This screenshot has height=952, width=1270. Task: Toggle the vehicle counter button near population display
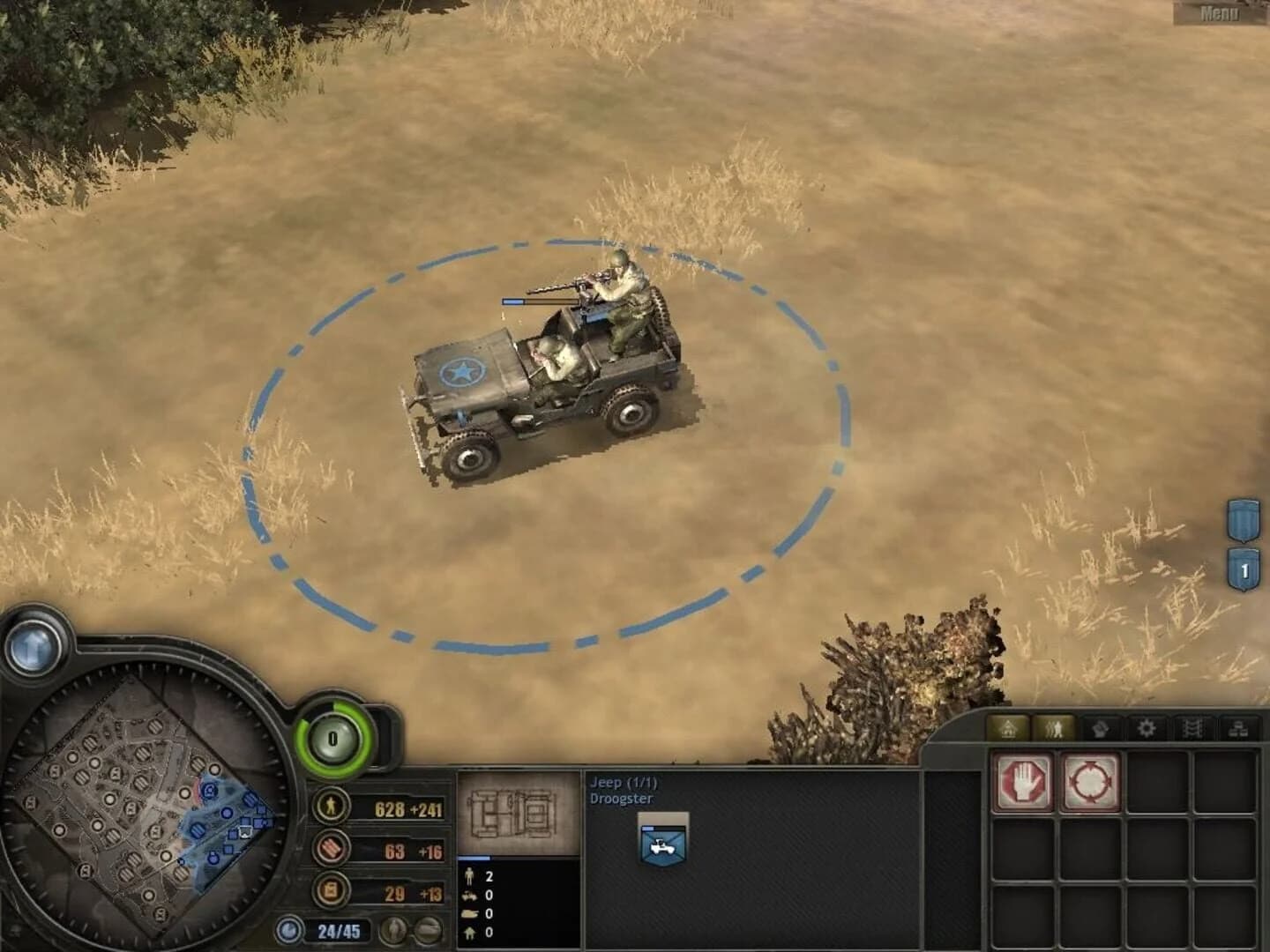[426, 930]
